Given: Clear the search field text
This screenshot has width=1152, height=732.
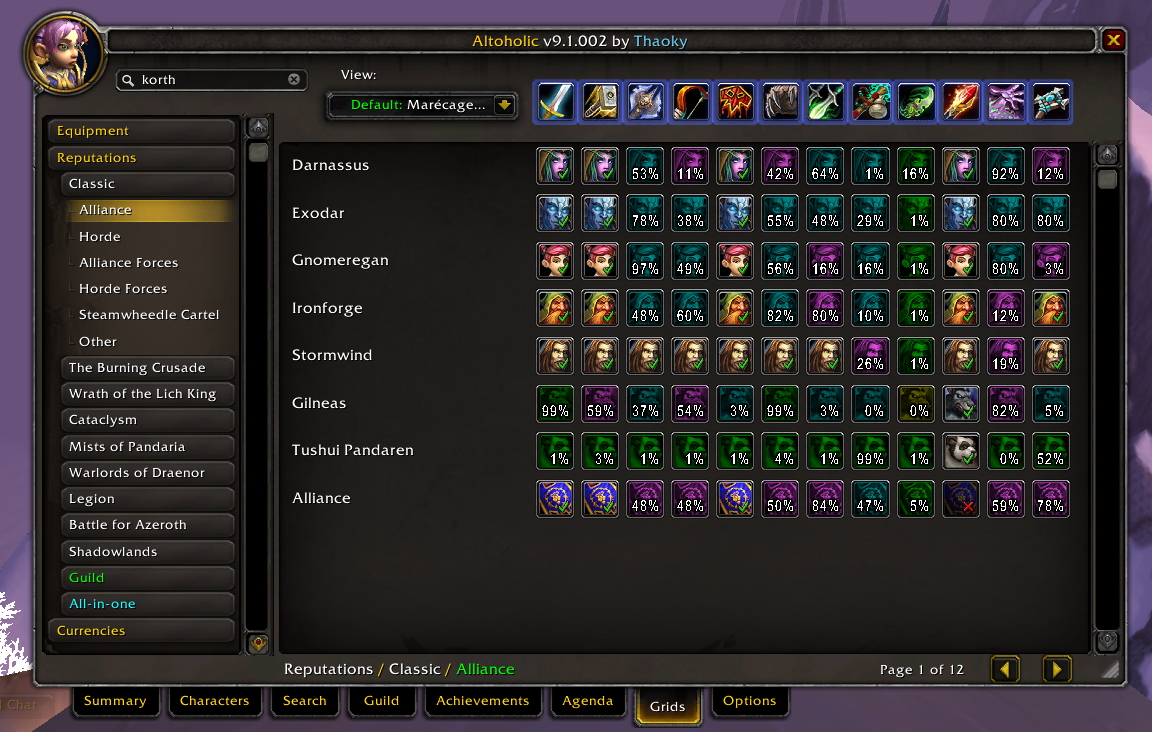Looking at the screenshot, I should [294, 80].
